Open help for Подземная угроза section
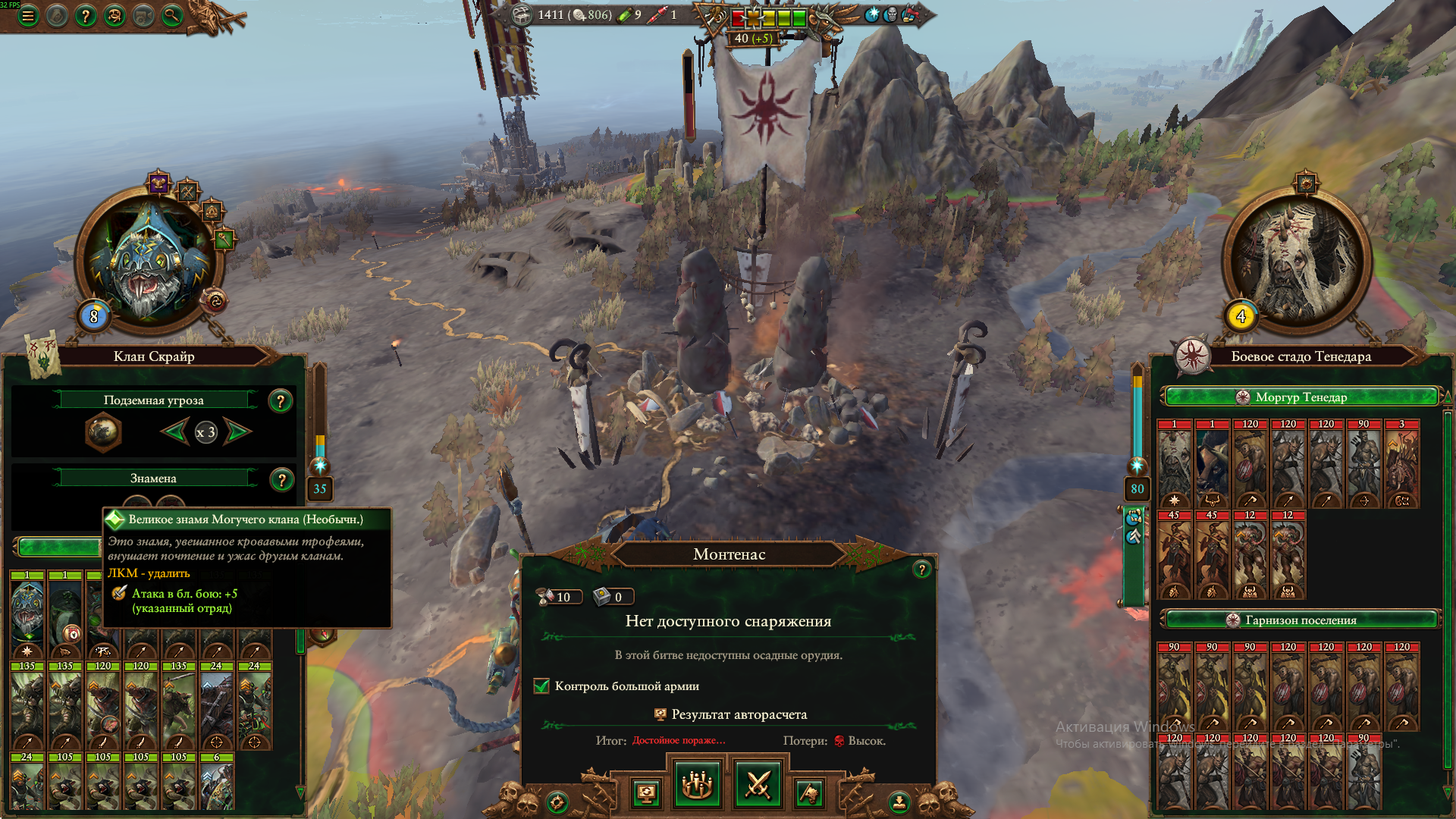The height and width of the screenshot is (819, 1456). tap(281, 400)
